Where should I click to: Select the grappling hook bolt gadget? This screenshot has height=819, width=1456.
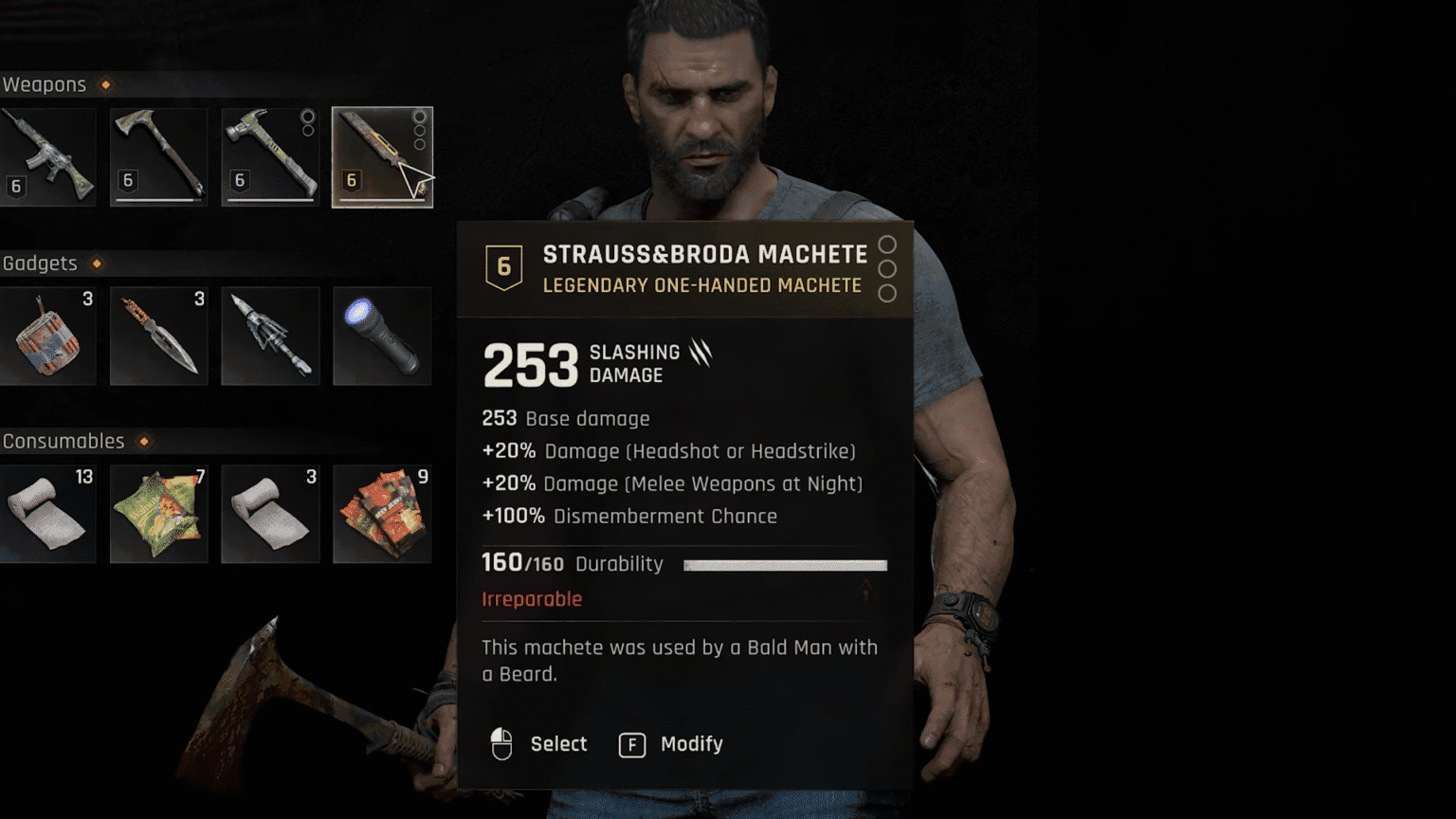click(270, 336)
